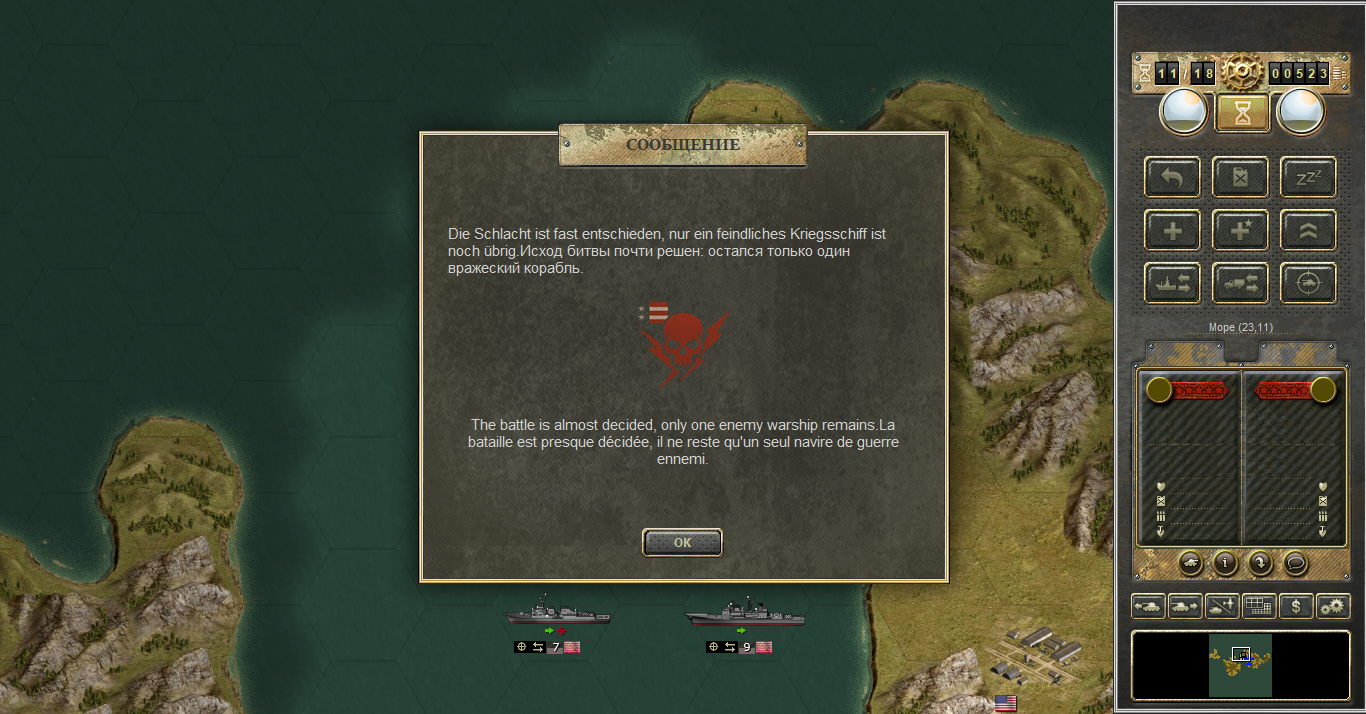Put the unit to sleep with Zzz
The image size is (1366, 714).
click(x=1308, y=178)
